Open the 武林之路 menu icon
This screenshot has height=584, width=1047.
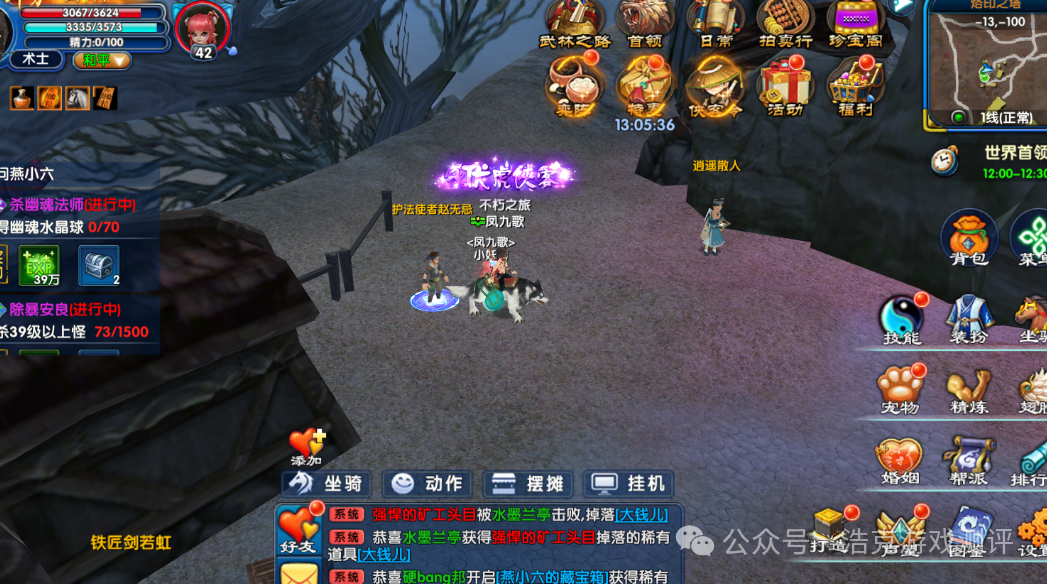coord(574,23)
